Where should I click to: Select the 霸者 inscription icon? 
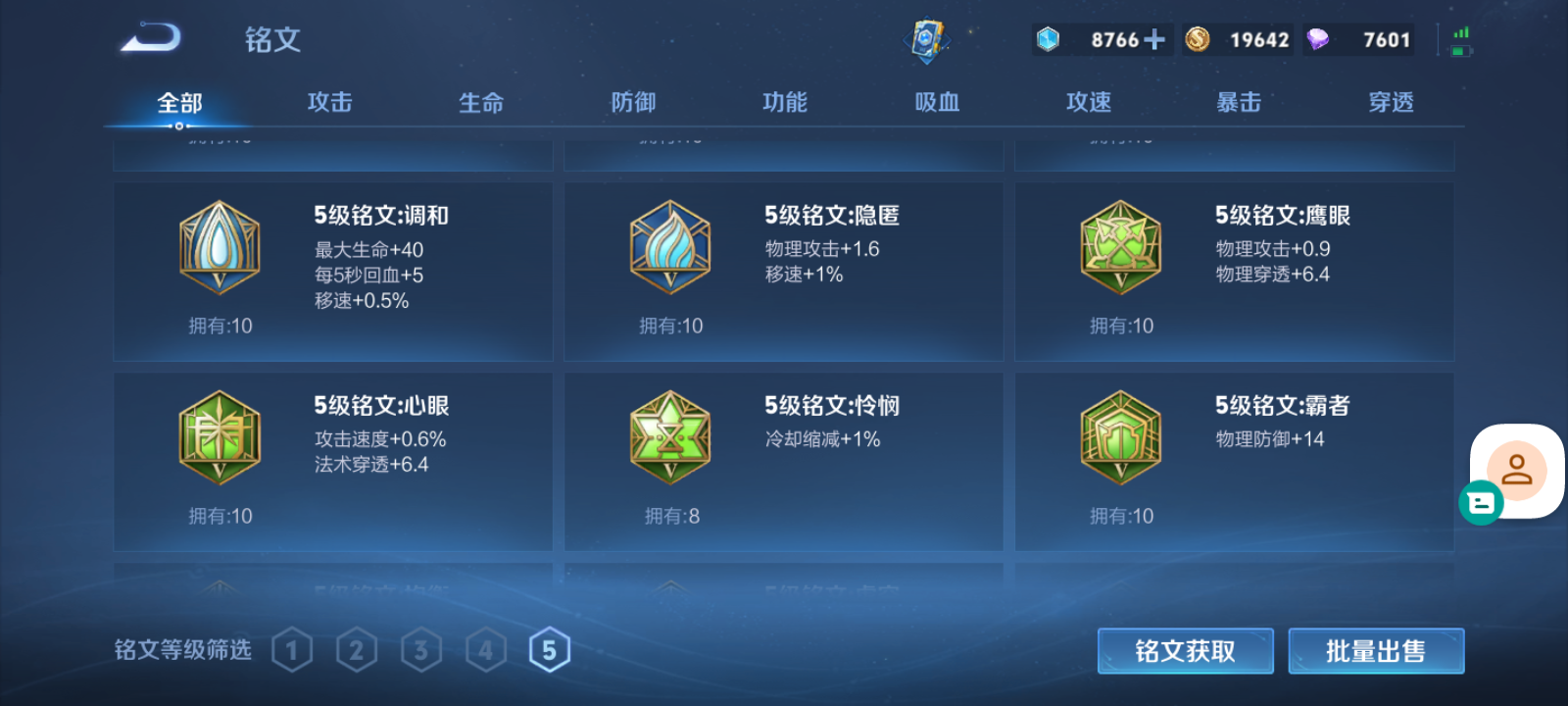1120,436
